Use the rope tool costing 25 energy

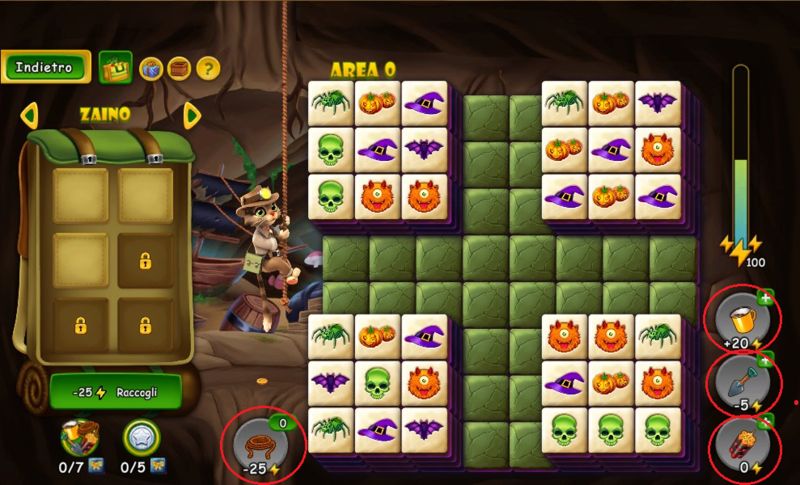(258, 443)
